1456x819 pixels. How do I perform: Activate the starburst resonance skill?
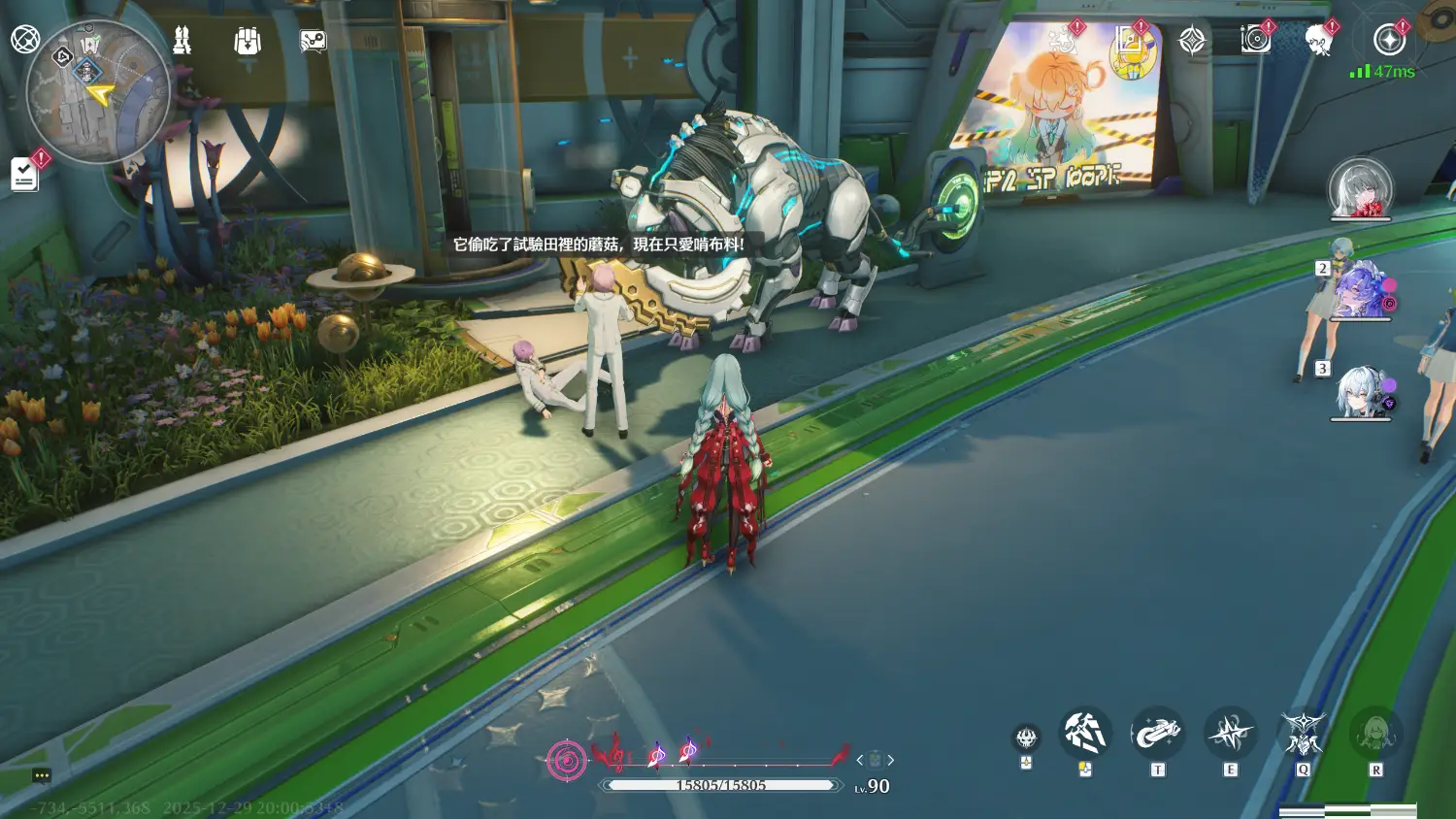pos(1230,734)
